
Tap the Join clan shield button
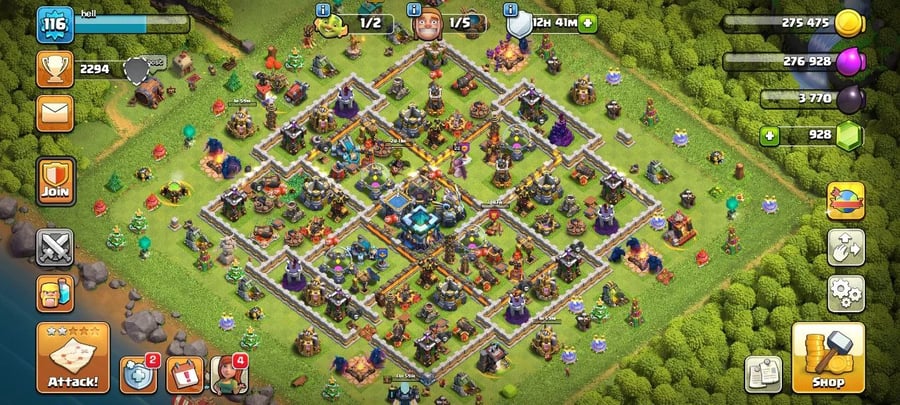56,181
